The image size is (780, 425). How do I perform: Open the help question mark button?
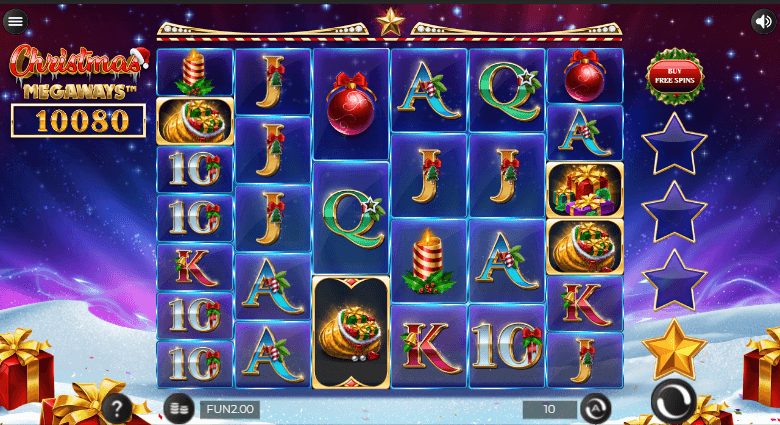click(118, 408)
